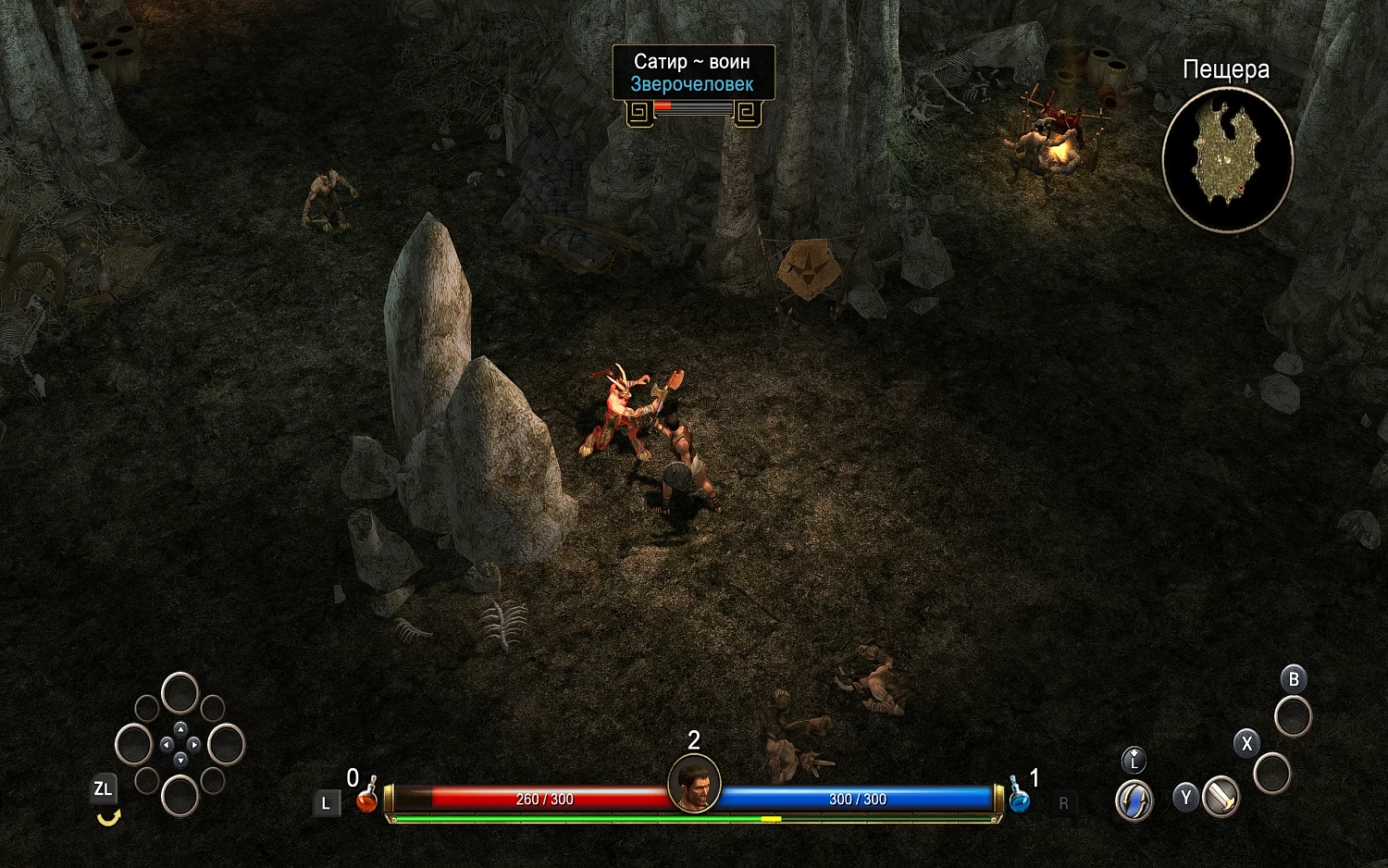Click the down arrow of the d-pad indicator

(180, 760)
